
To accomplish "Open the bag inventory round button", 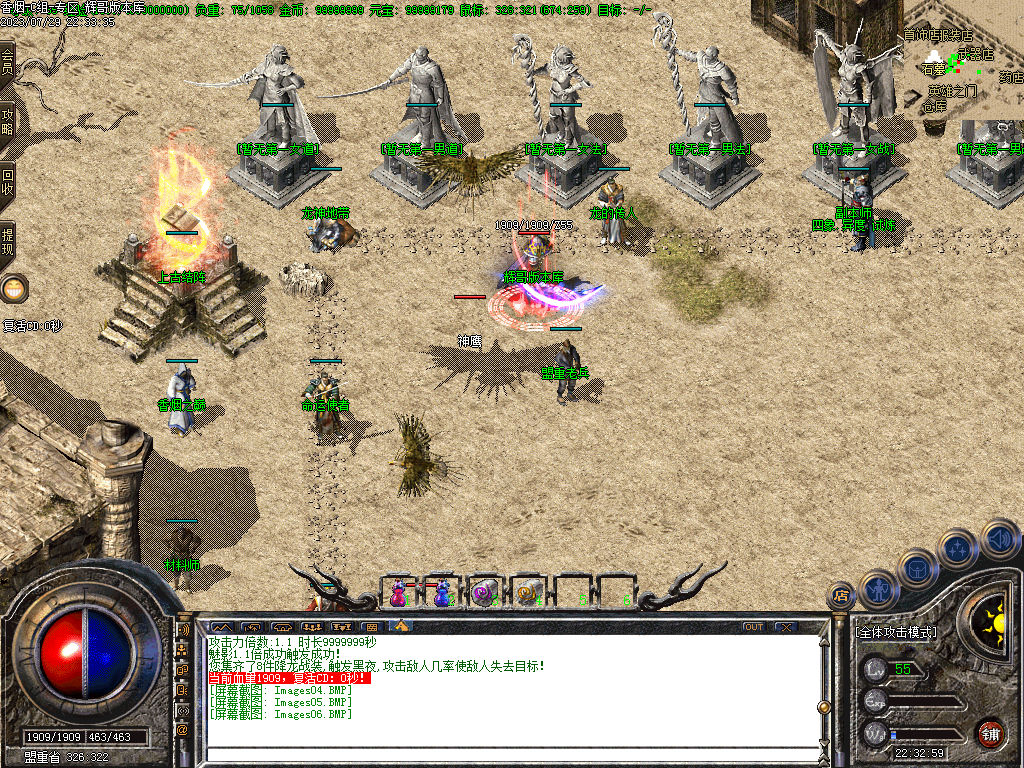I will pyautogui.click(x=917, y=567).
